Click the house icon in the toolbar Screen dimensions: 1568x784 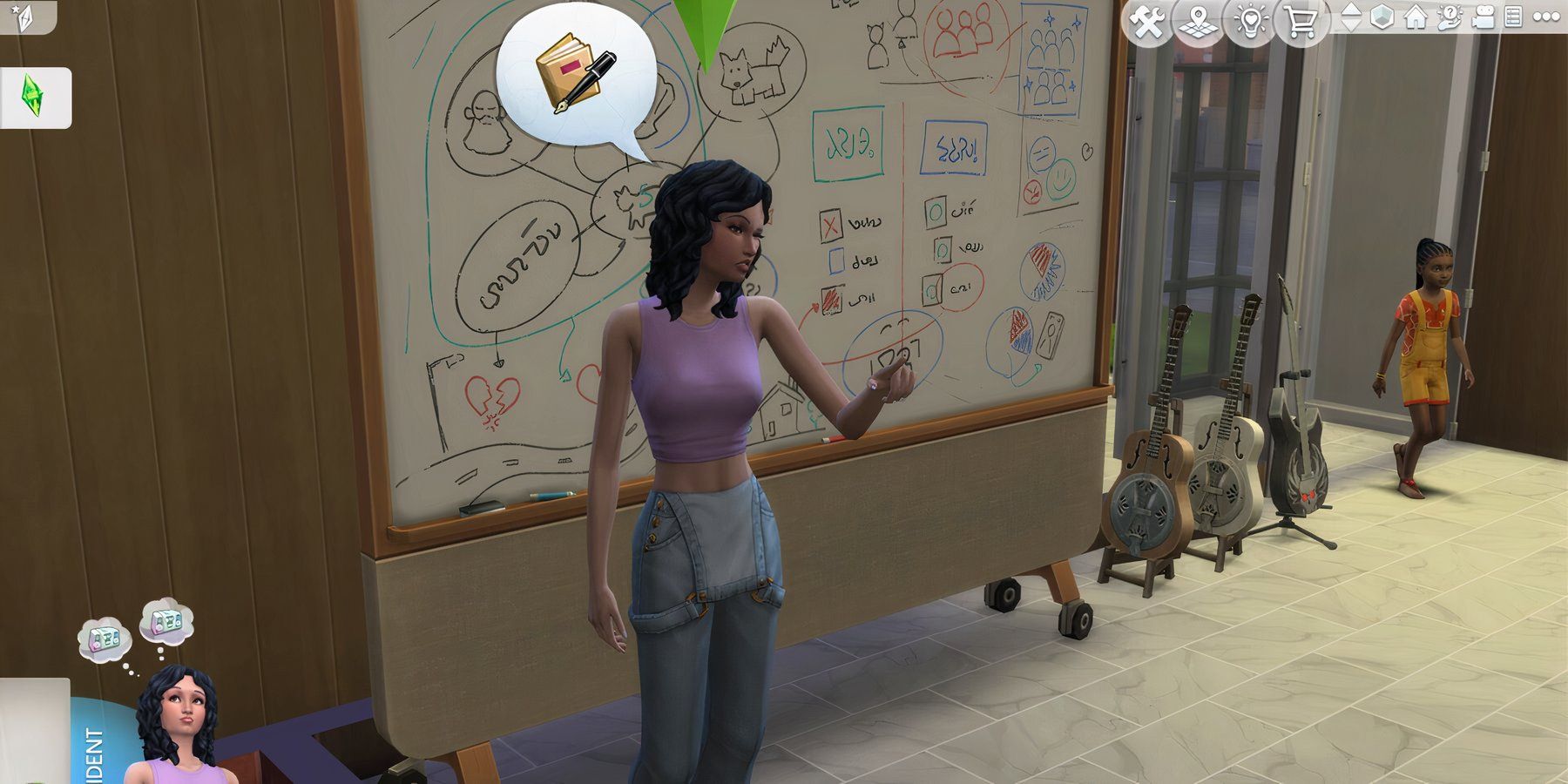click(1416, 17)
